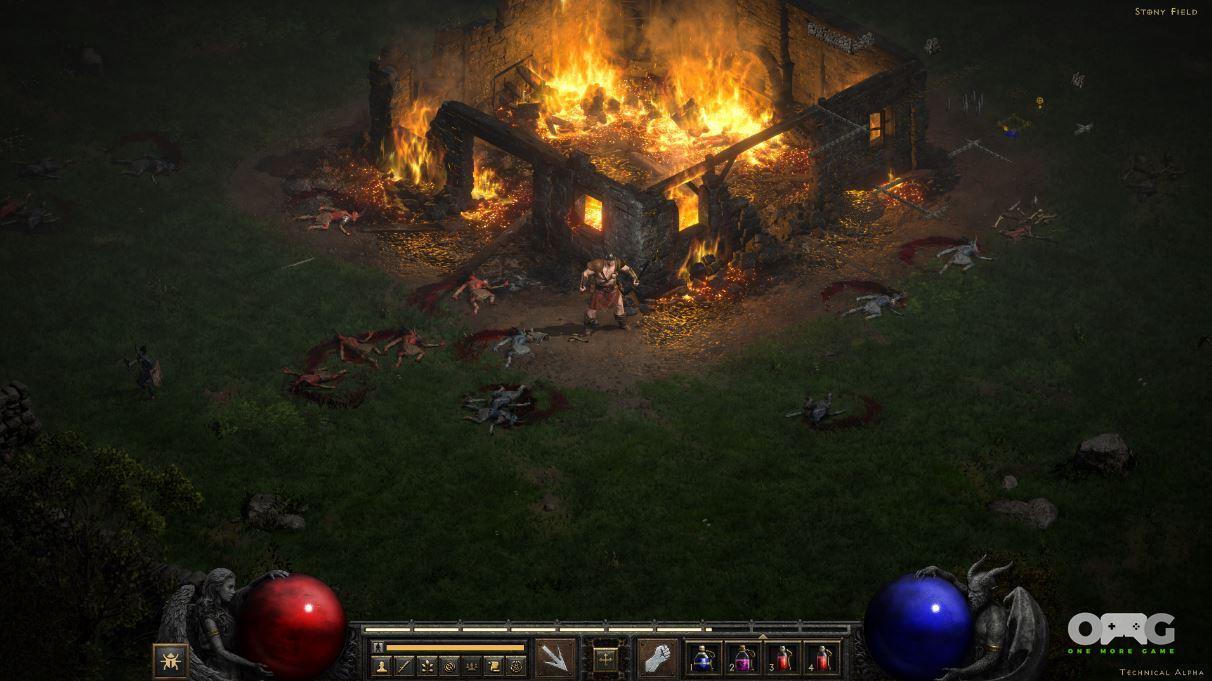Select the right skill fist icon
Image resolution: width=1212 pixels, height=681 pixels.
(658, 659)
